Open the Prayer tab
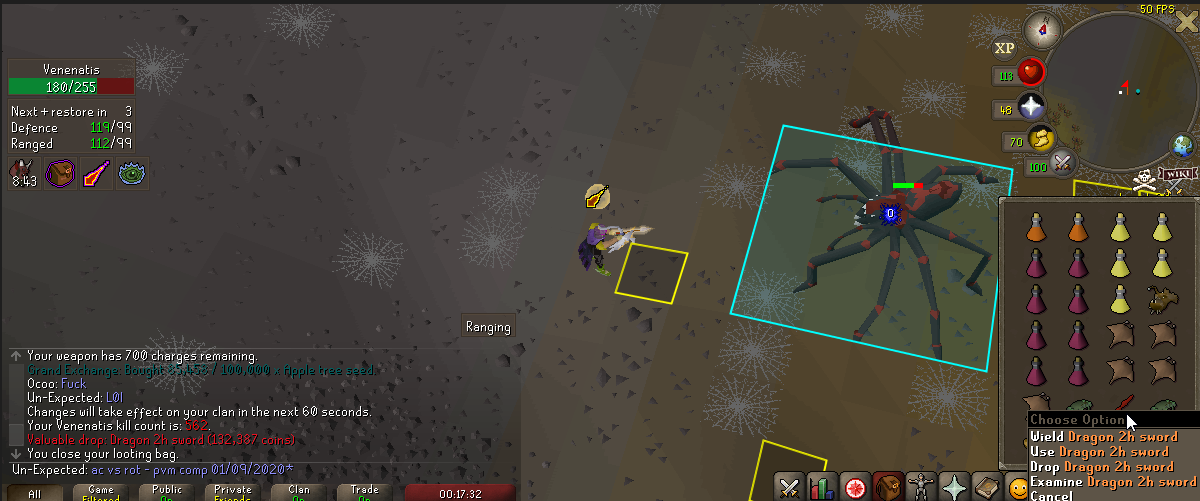The image size is (1200, 501). [954, 488]
